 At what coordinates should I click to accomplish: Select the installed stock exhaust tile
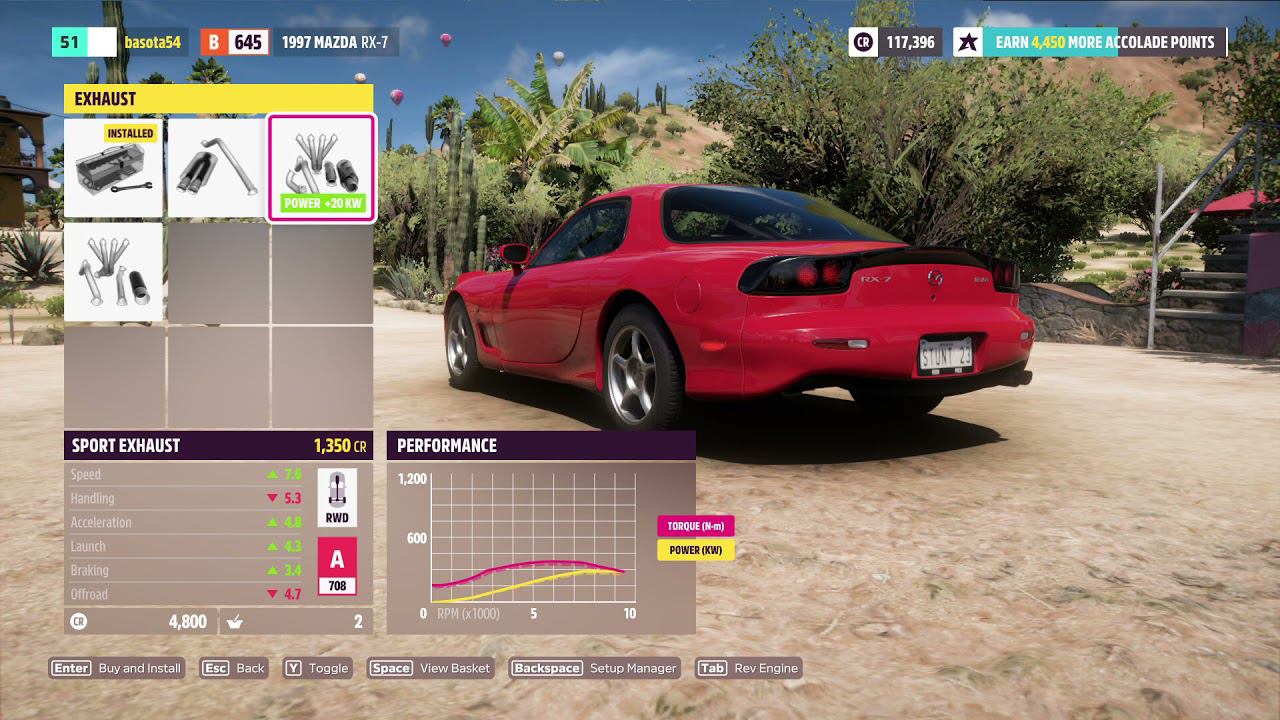coord(113,168)
